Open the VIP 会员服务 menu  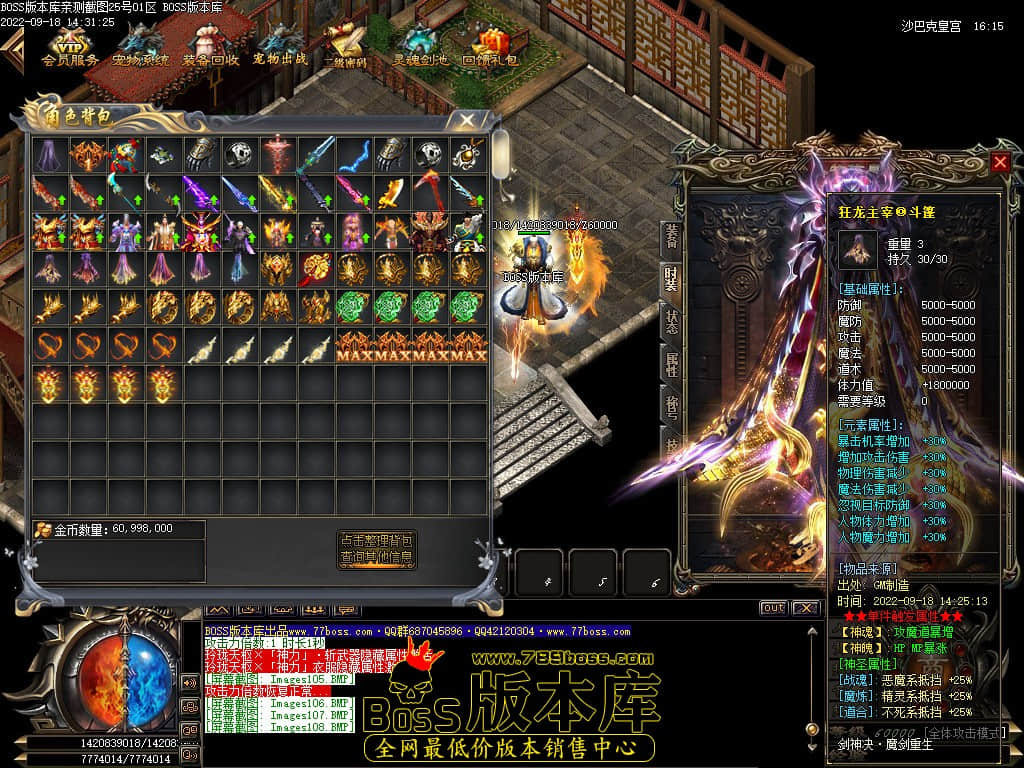[x=70, y=46]
